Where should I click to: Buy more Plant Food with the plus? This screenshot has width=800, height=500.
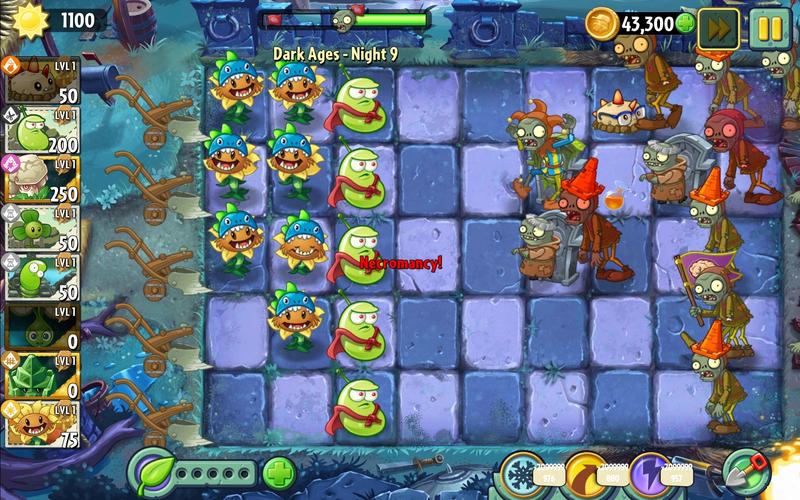(x=279, y=472)
